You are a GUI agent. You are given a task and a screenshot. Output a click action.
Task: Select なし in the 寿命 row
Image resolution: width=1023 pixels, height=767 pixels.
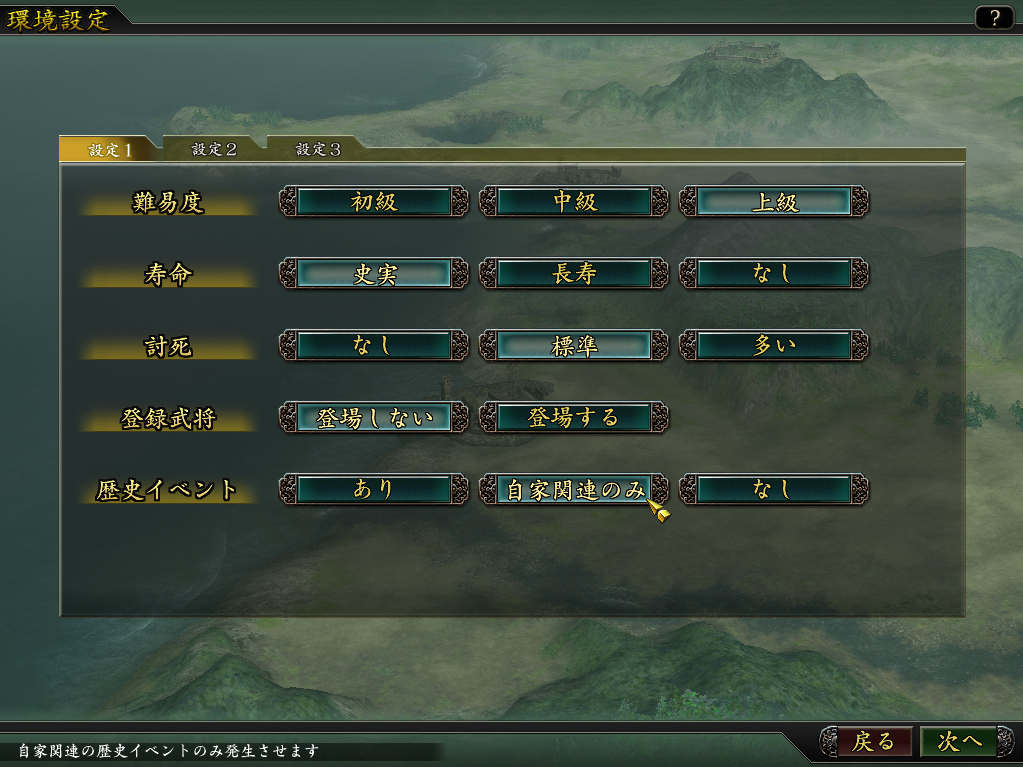774,274
